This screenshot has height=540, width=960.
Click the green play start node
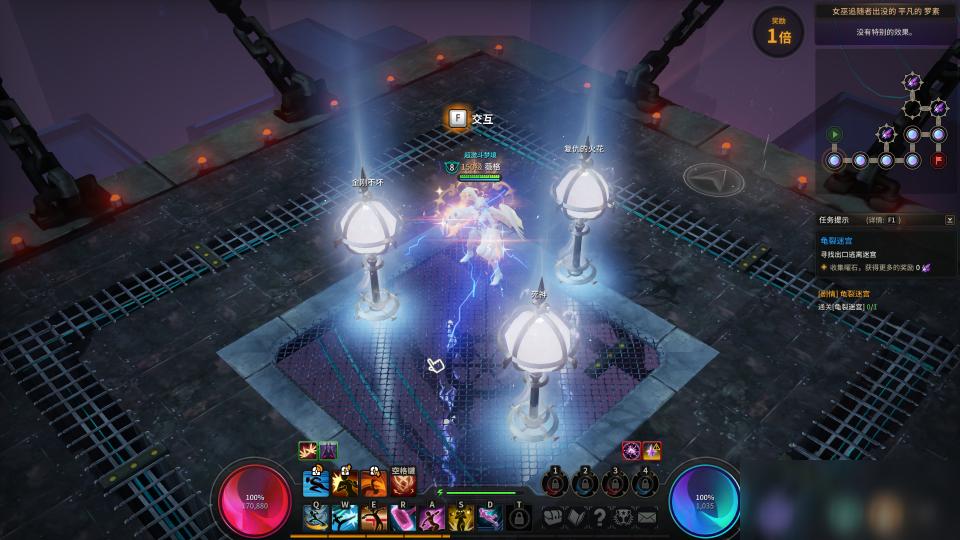click(834, 134)
